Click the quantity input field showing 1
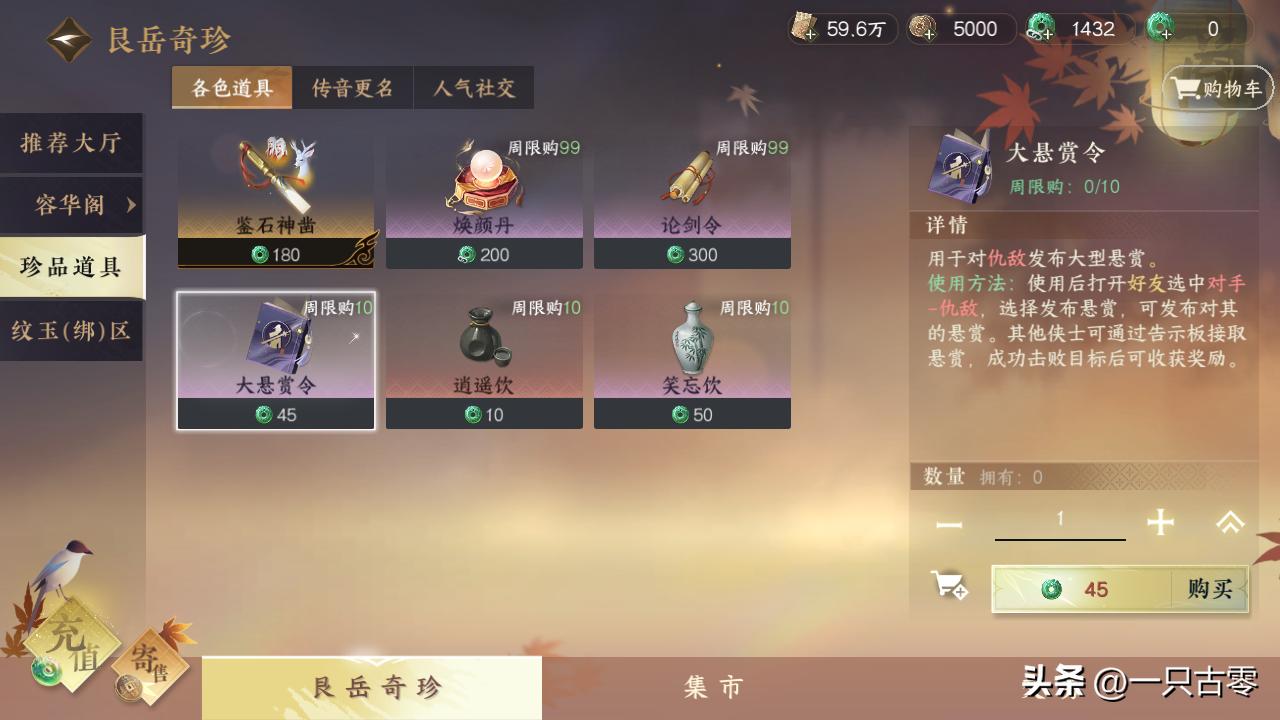Screen dimensions: 1280x720 coord(1060,519)
